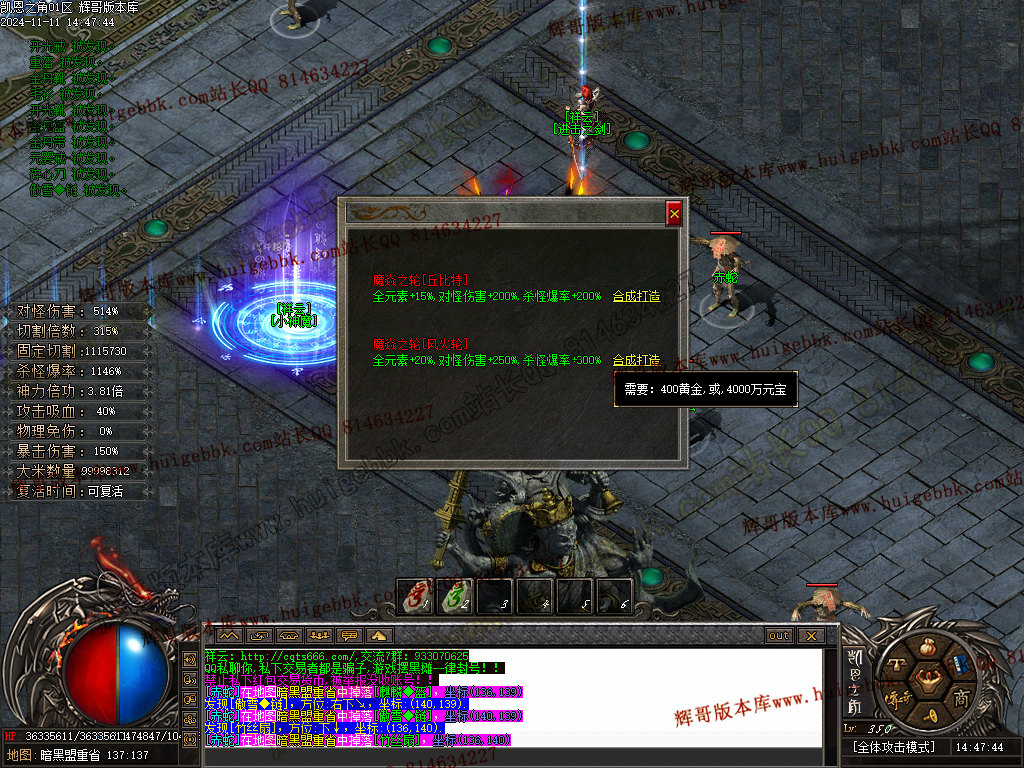Open the blue book icon in the radial menu
This screenshot has width=1024, height=768.
(x=962, y=664)
